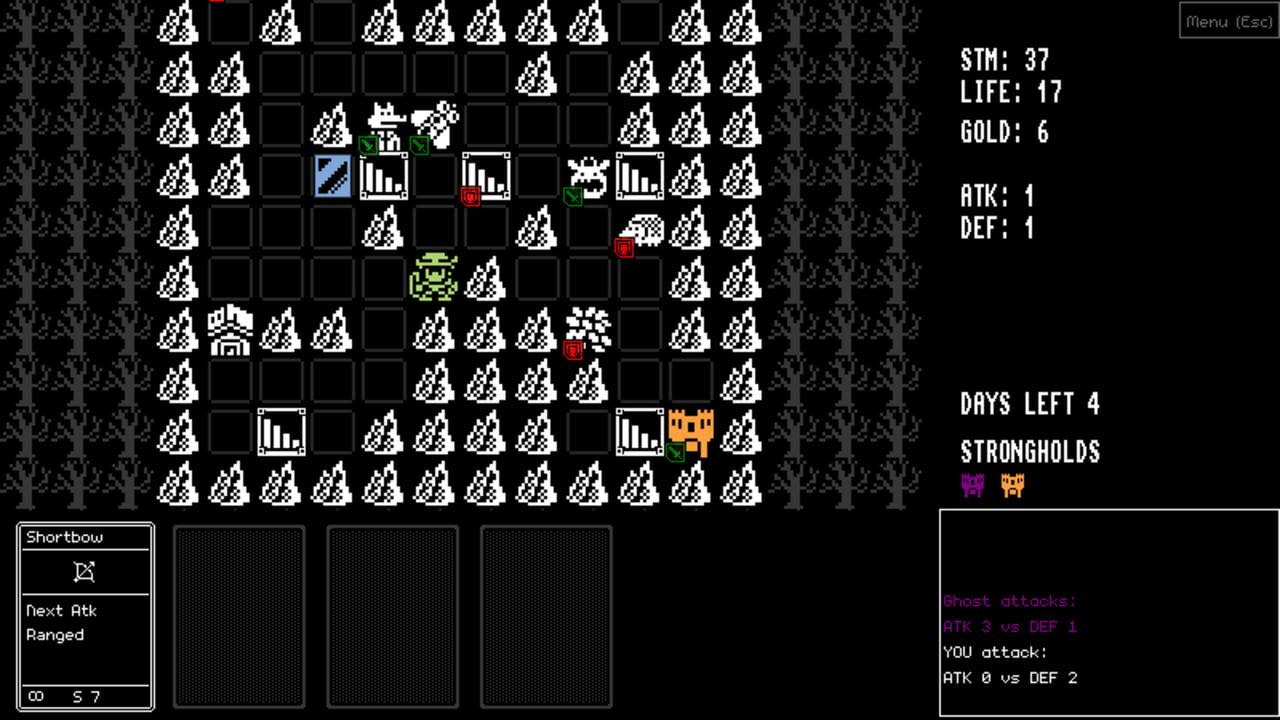Viewport: 1280px width, 720px height.
Task: Click the first empty card slot
Action: pos(239,617)
